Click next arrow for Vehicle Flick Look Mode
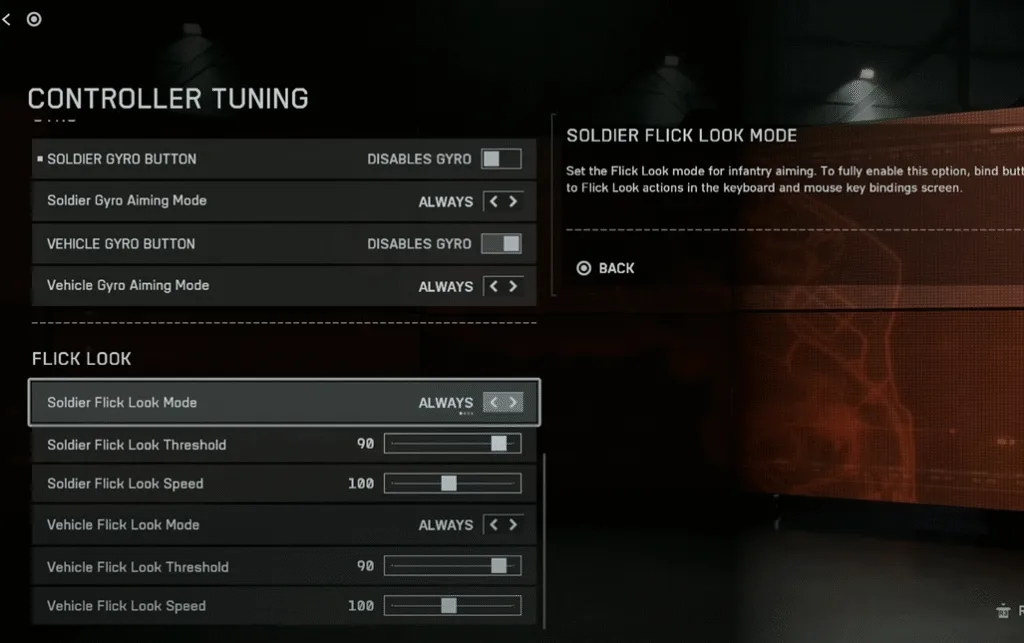The width and height of the screenshot is (1024, 643). pos(513,525)
